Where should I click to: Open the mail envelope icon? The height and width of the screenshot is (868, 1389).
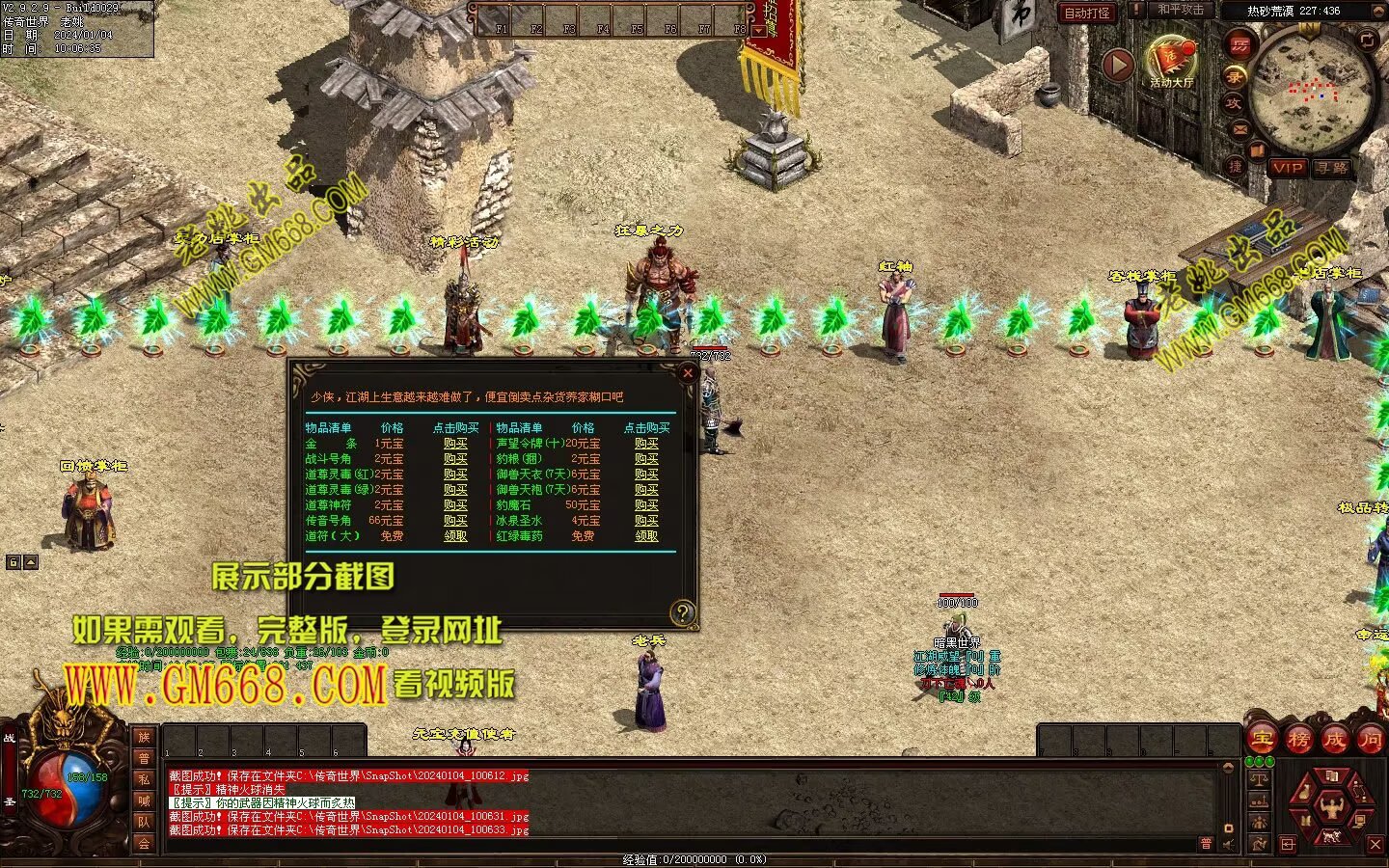1239,129
